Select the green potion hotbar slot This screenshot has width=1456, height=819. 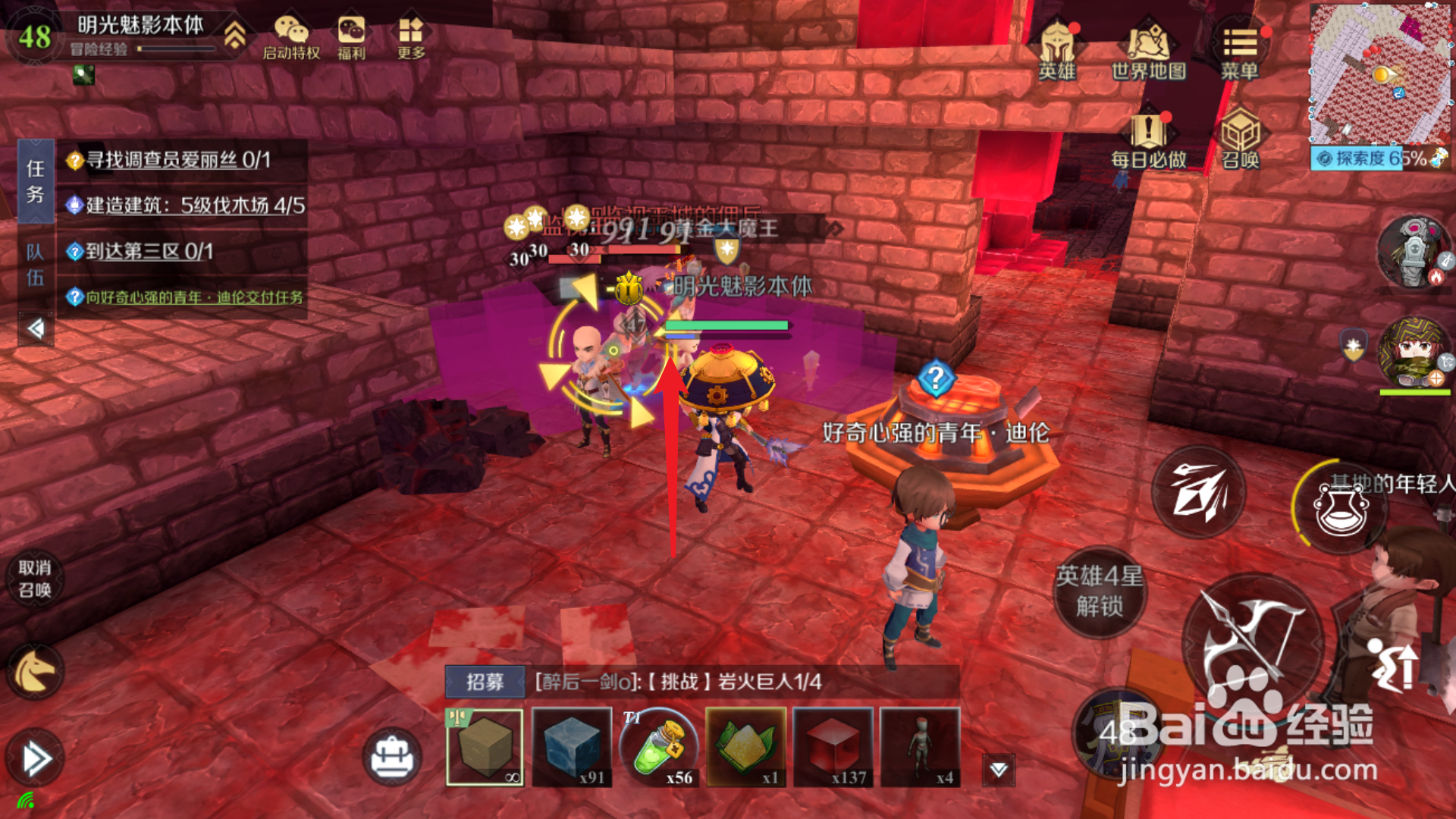coord(659,748)
